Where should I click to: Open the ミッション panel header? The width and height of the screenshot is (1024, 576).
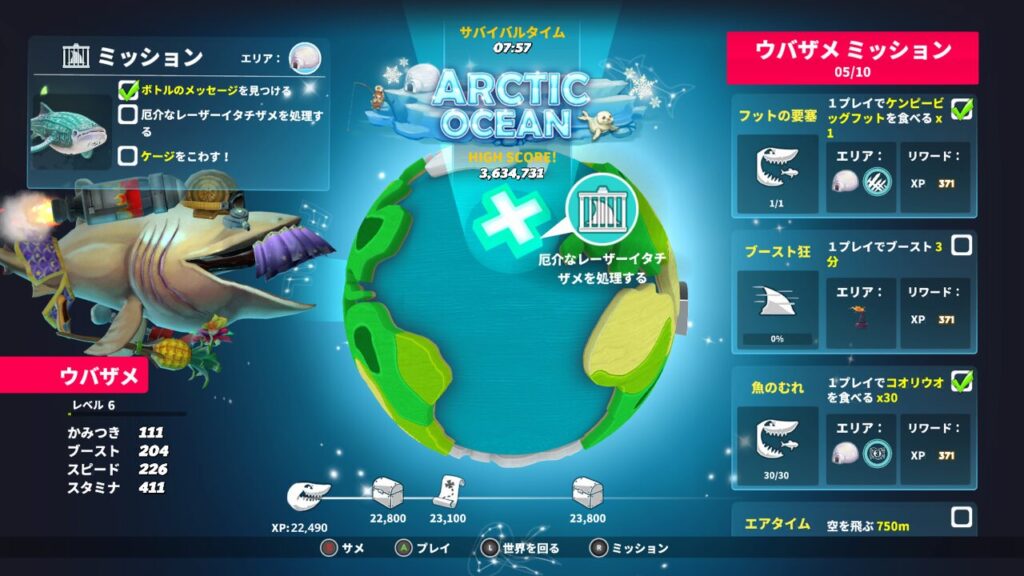[x=150, y=57]
